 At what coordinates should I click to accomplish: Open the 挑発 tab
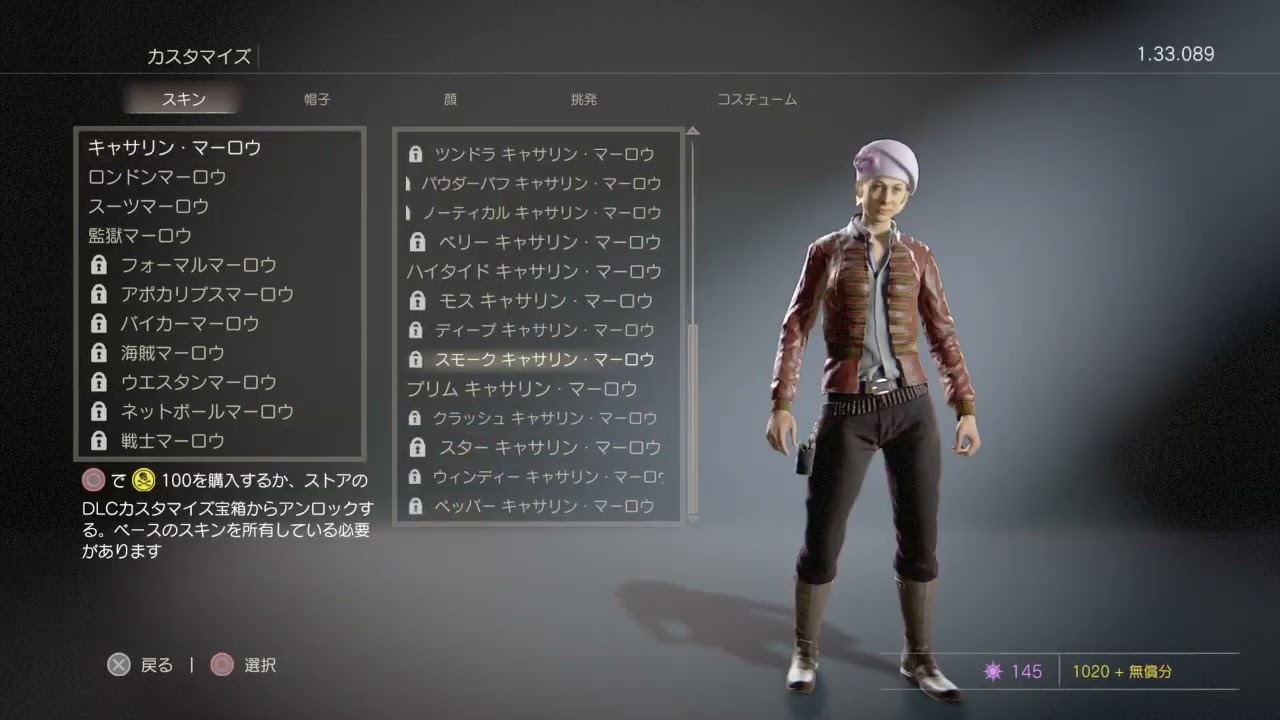[x=583, y=100]
